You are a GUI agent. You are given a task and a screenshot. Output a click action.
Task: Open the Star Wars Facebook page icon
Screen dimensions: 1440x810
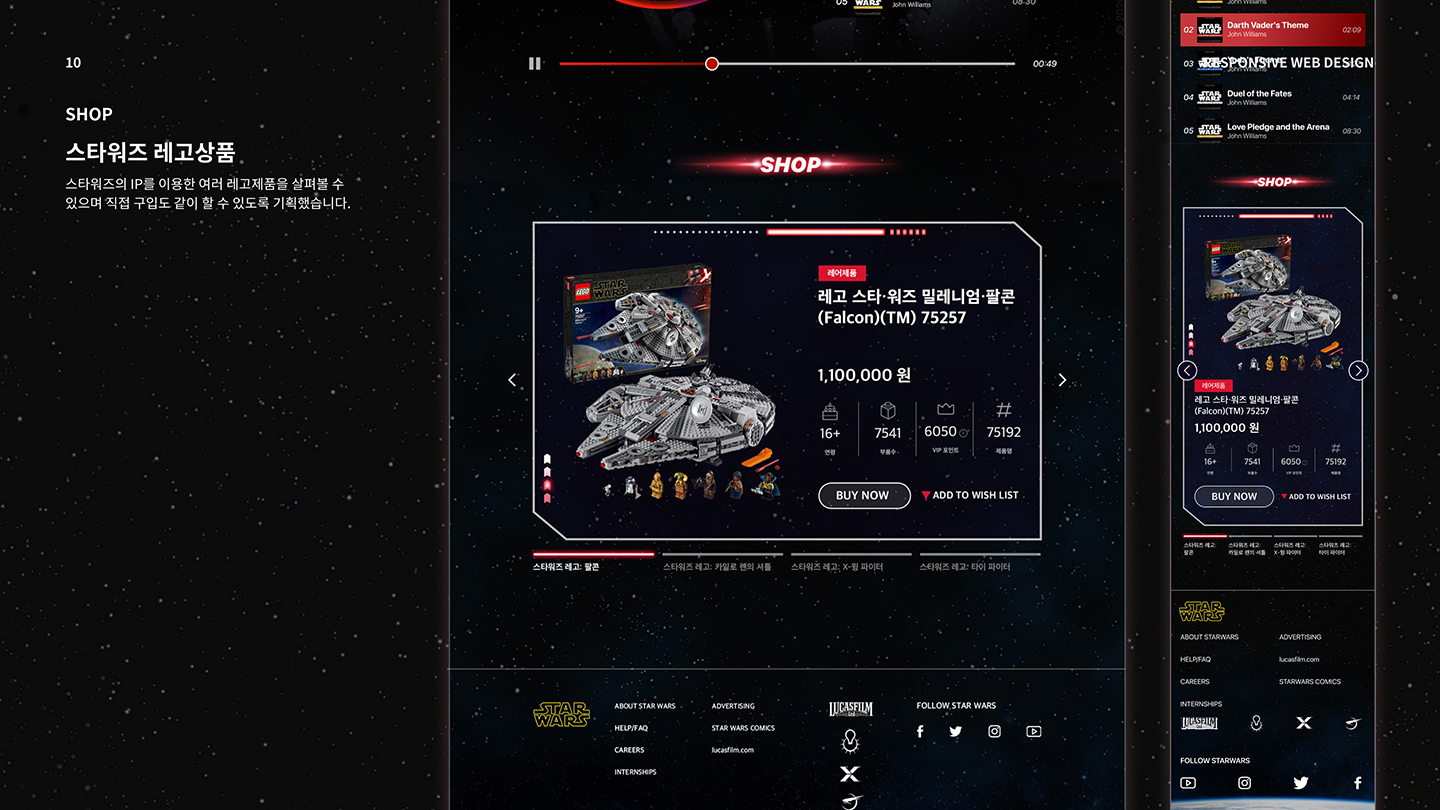point(919,731)
